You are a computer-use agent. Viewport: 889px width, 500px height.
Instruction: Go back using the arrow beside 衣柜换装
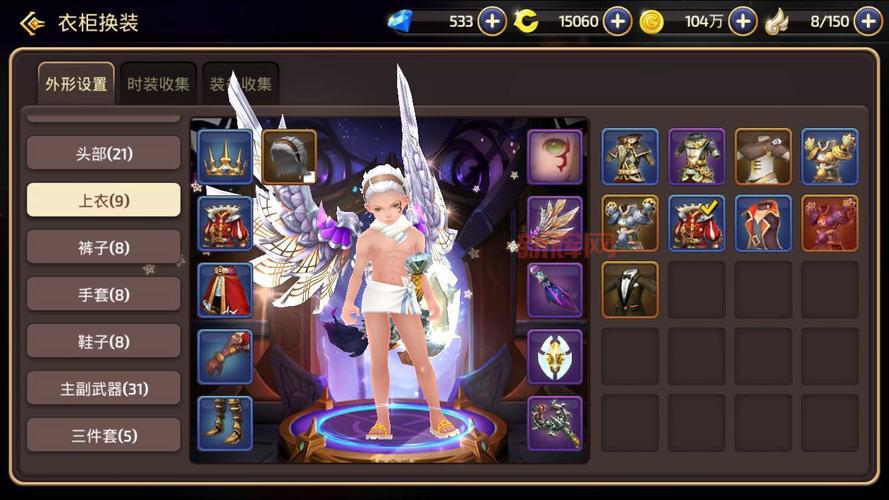(x=32, y=22)
